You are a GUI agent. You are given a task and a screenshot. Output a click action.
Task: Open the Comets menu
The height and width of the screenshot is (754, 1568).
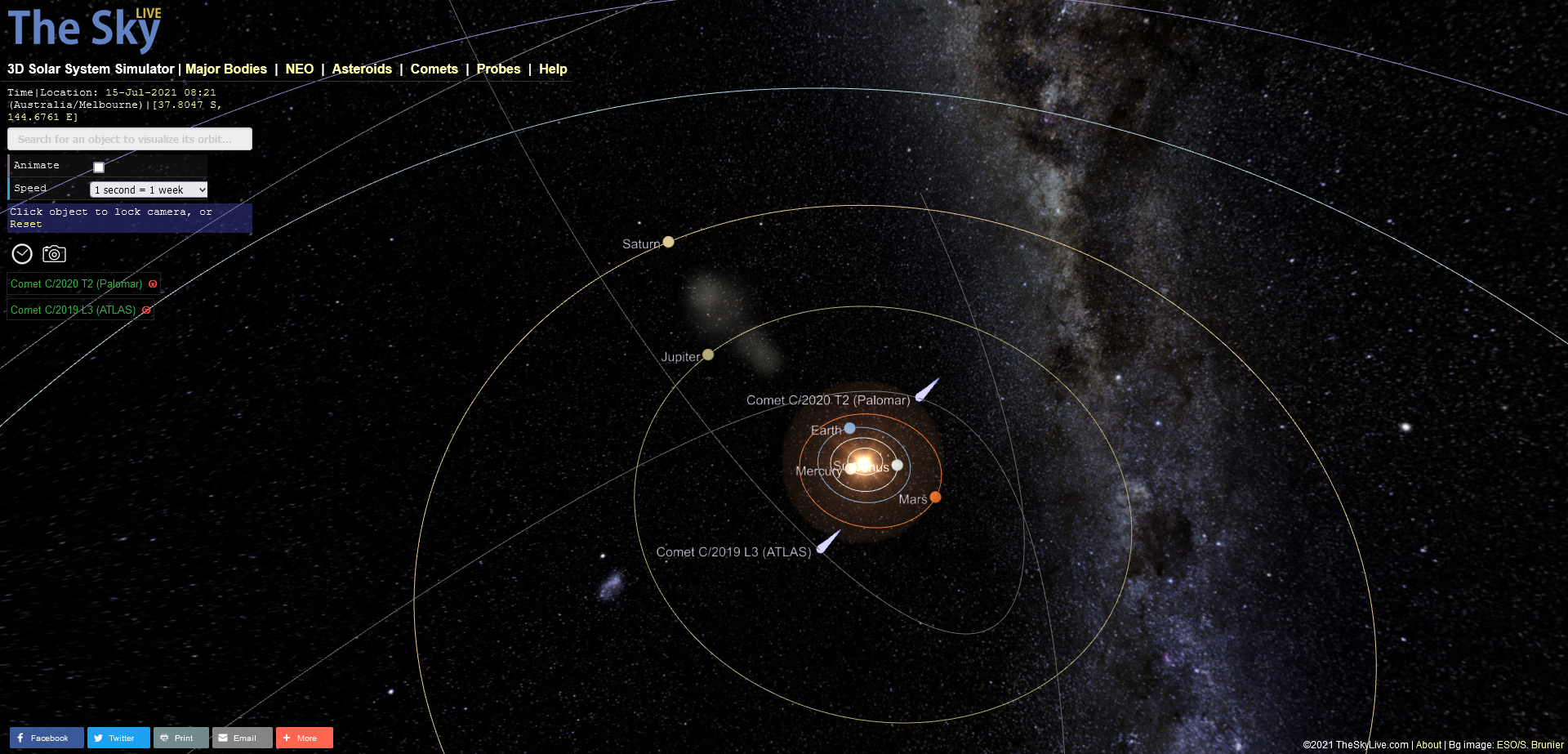click(x=434, y=69)
